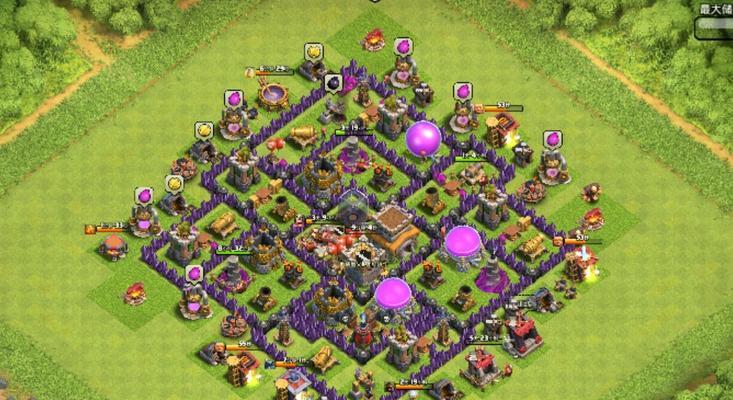The height and width of the screenshot is (400, 733).
Task: Collect the dark elixir bubble
Action: coord(334,82)
